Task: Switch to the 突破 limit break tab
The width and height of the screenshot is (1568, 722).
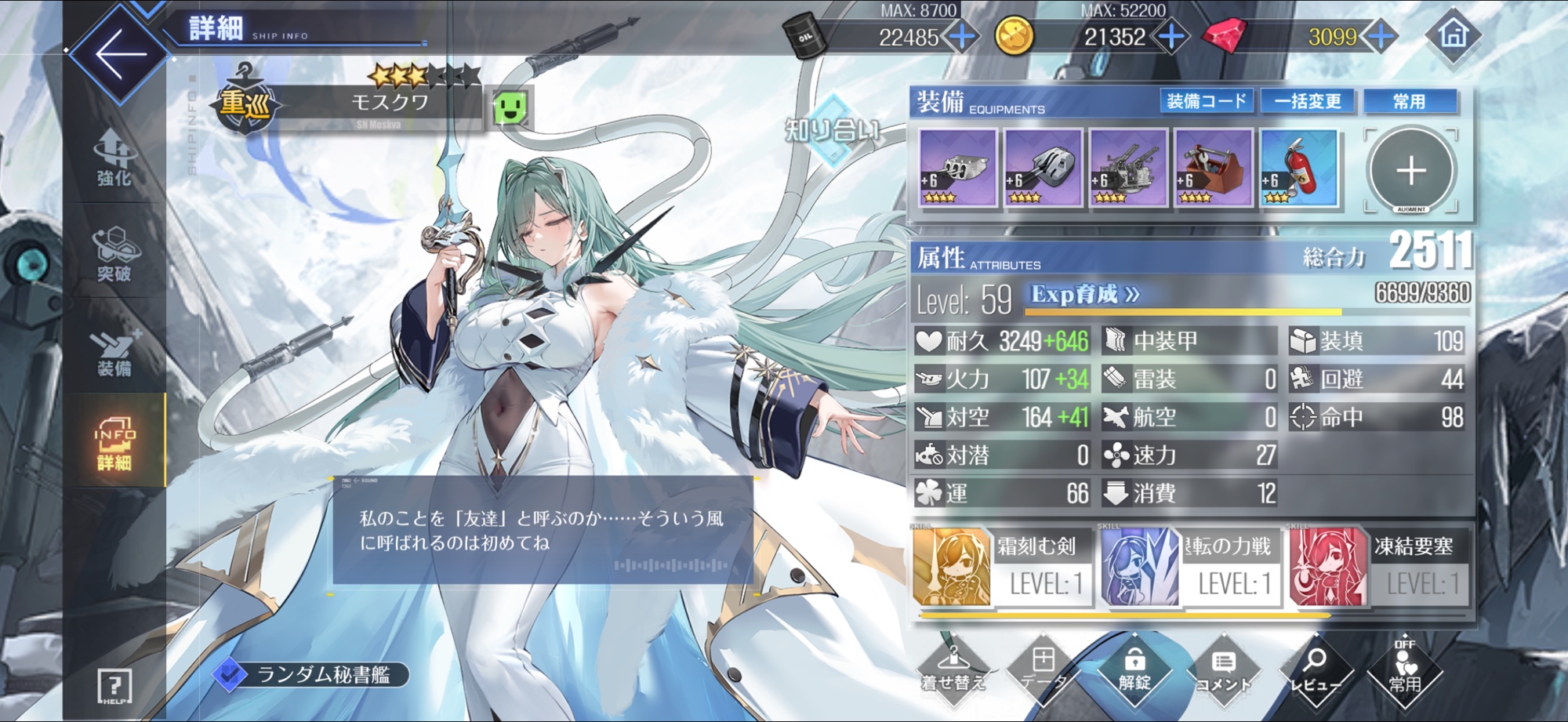Action: point(114,254)
